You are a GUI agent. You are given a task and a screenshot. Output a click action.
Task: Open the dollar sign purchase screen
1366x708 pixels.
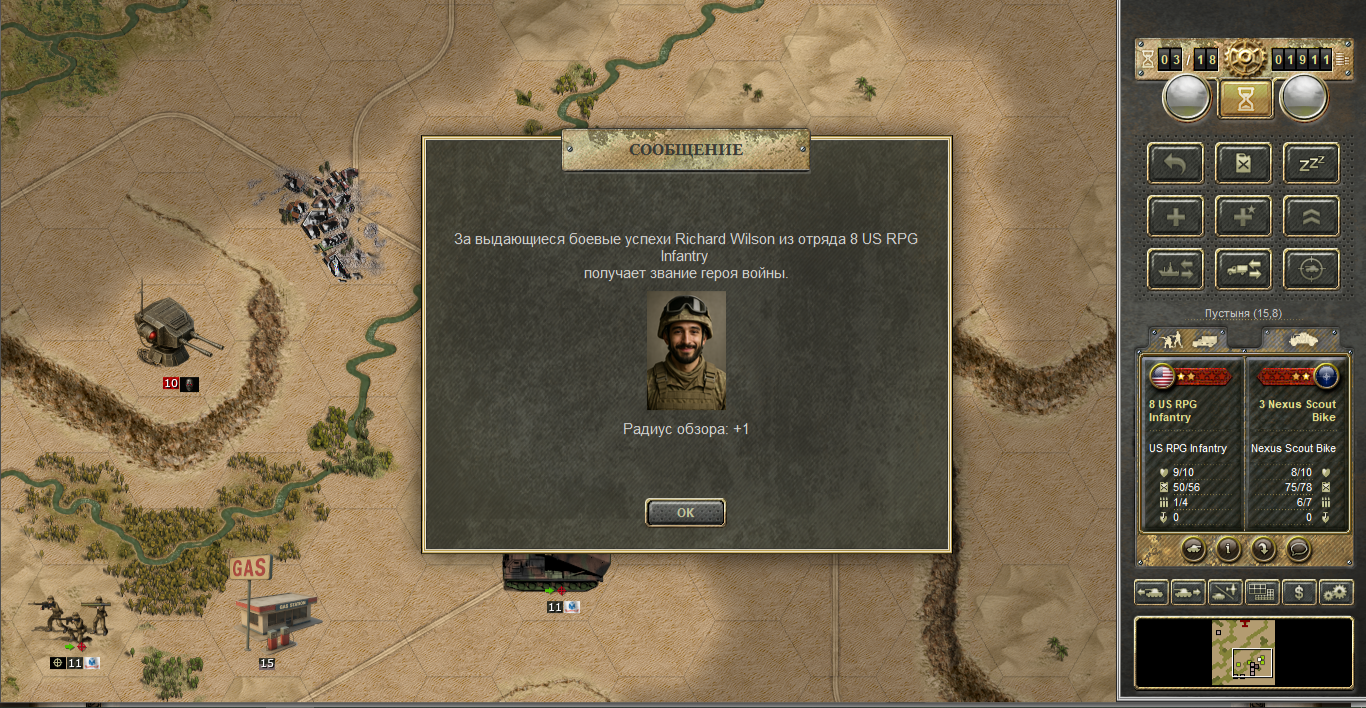coord(1298,592)
